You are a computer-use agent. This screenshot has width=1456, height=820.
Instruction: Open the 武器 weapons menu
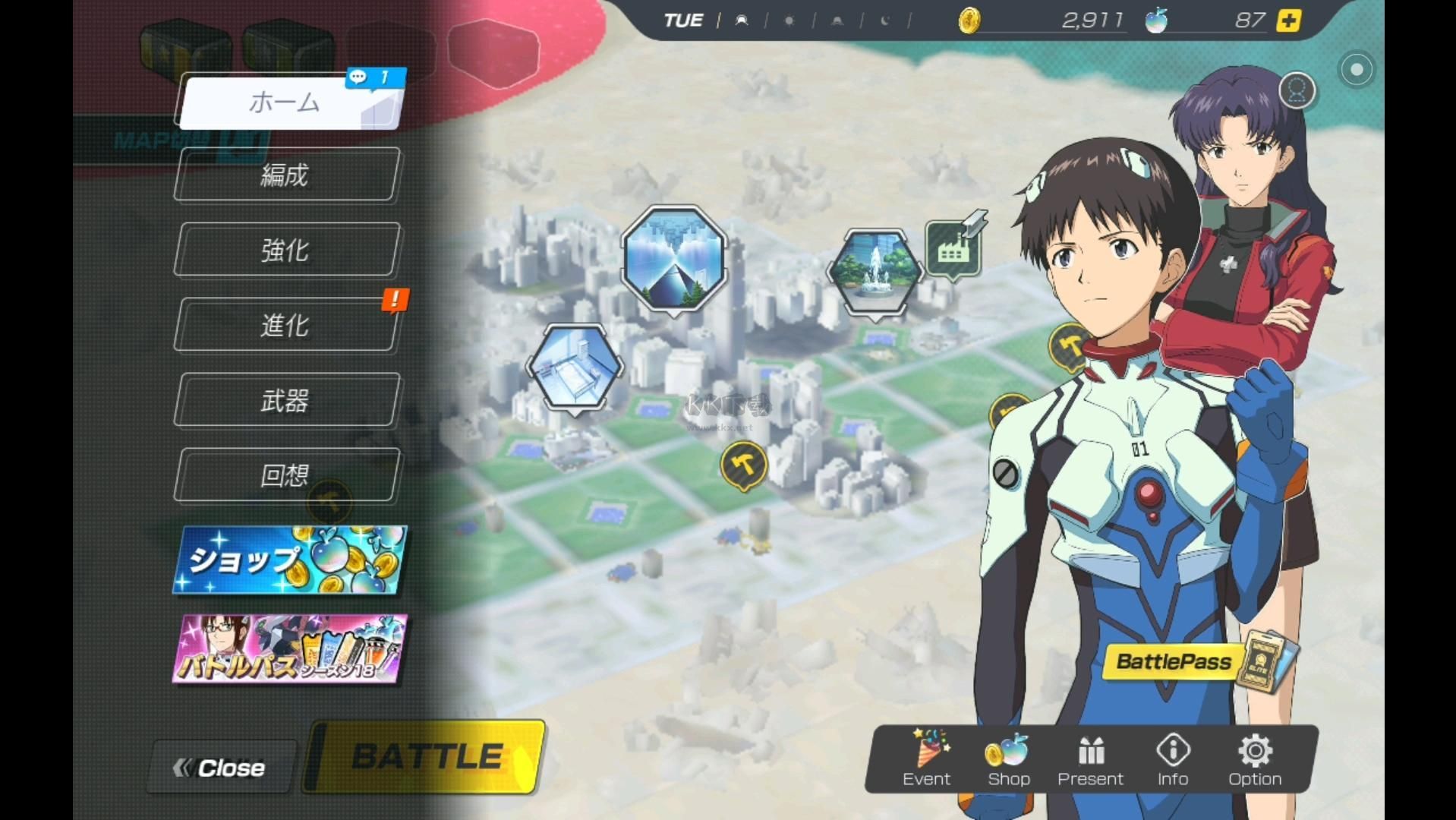pyautogui.click(x=286, y=400)
